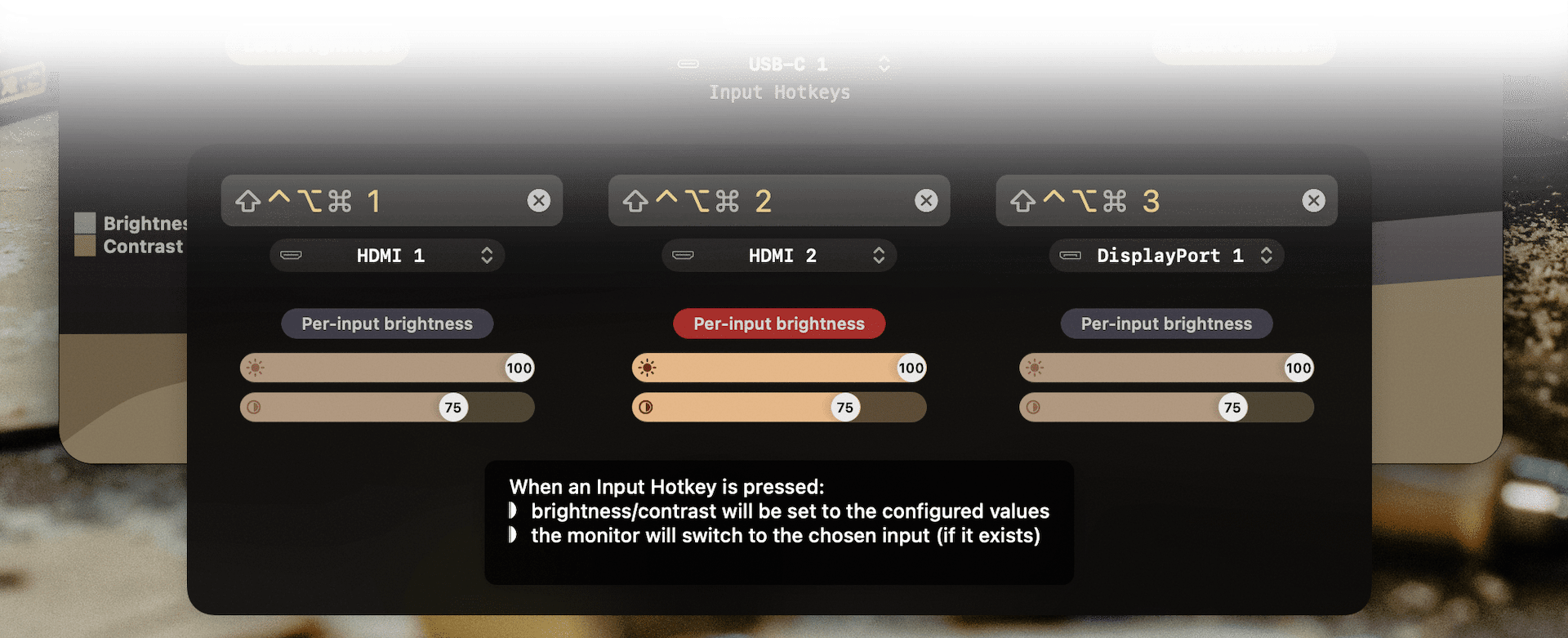This screenshot has height=638, width=1568.
Task: Disable Per-input brightness for HDMI 2
Action: click(779, 323)
